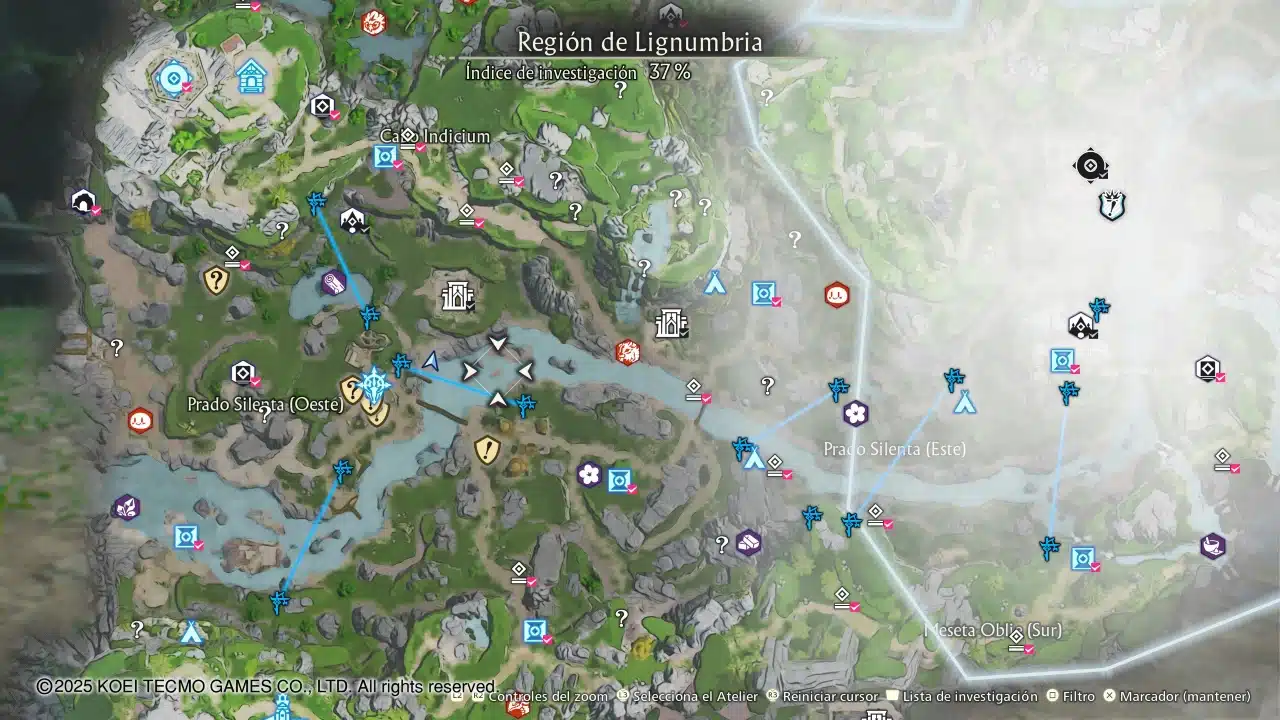Select the blue house Atelier marker

pos(252,75)
